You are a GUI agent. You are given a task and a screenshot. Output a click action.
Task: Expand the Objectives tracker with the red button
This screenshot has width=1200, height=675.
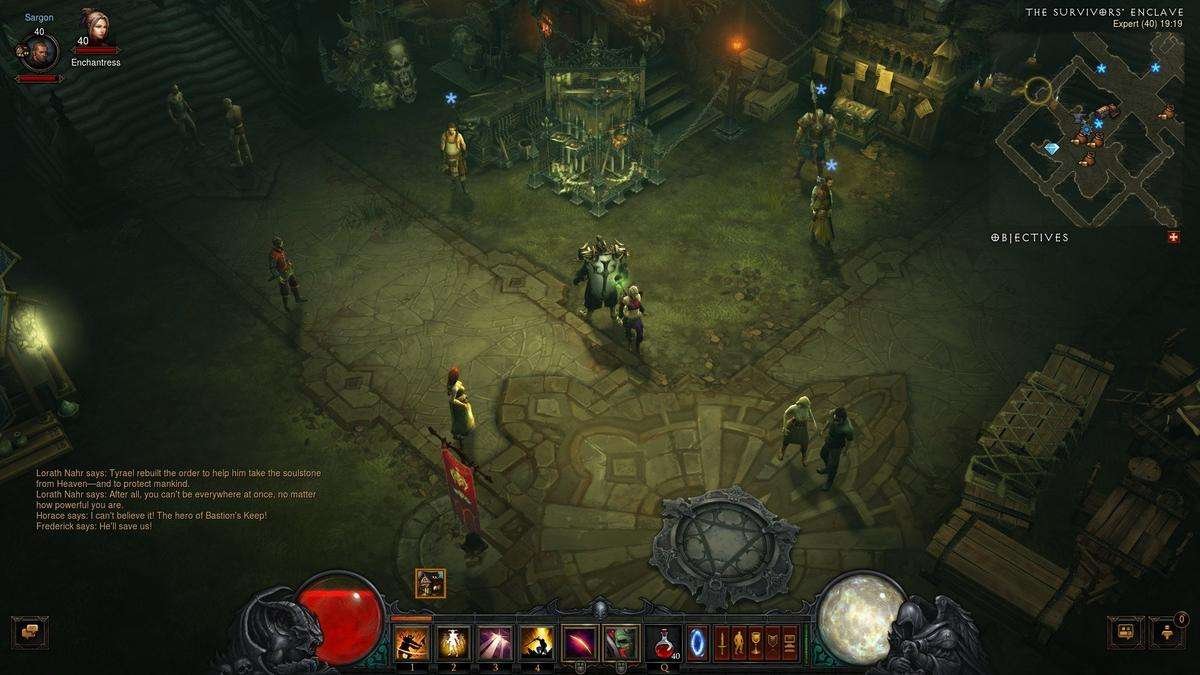point(1172,237)
